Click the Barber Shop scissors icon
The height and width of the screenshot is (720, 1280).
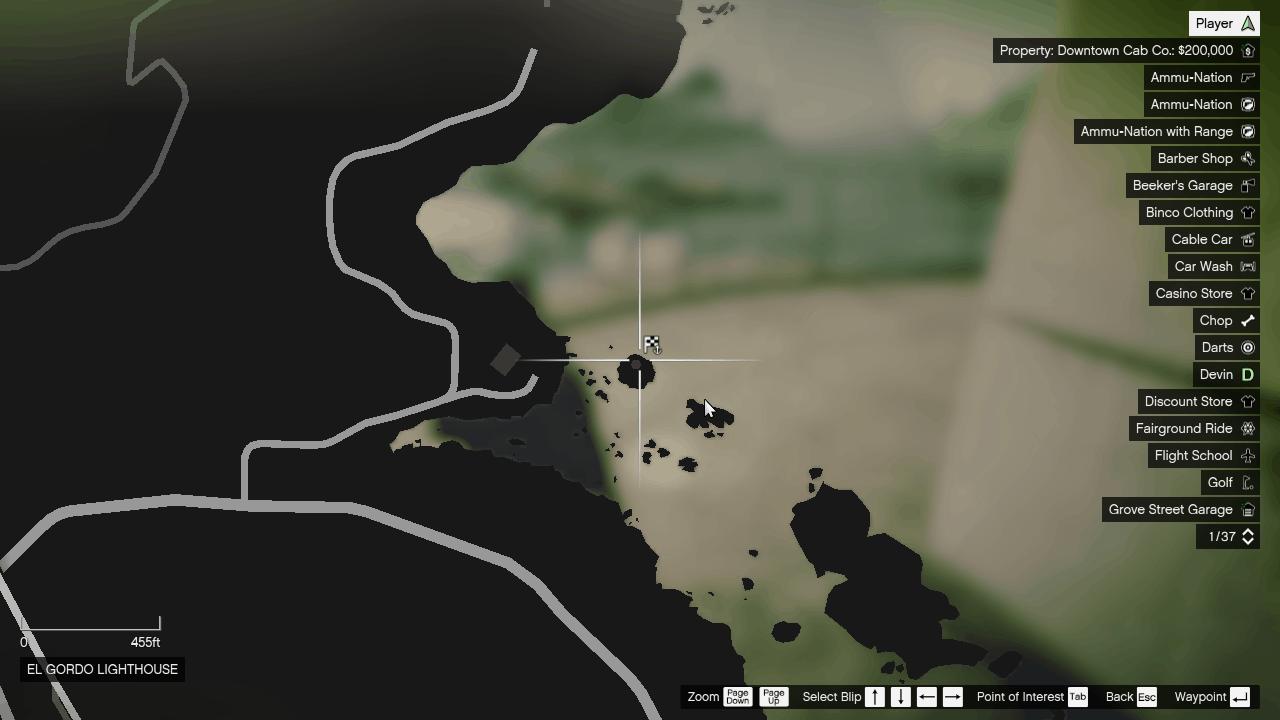[x=1247, y=158]
